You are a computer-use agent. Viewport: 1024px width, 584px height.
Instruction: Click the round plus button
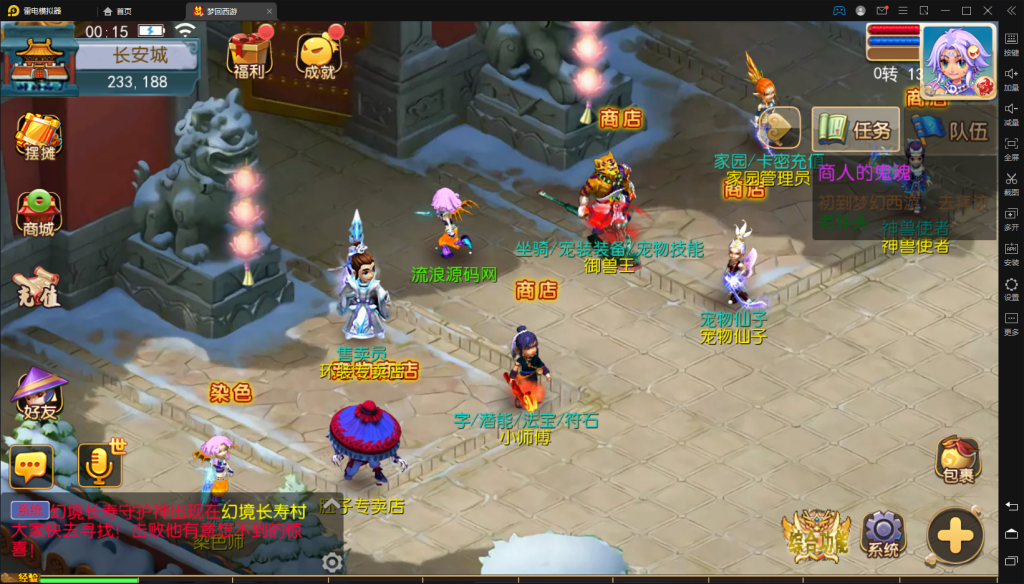click(955, 536)
